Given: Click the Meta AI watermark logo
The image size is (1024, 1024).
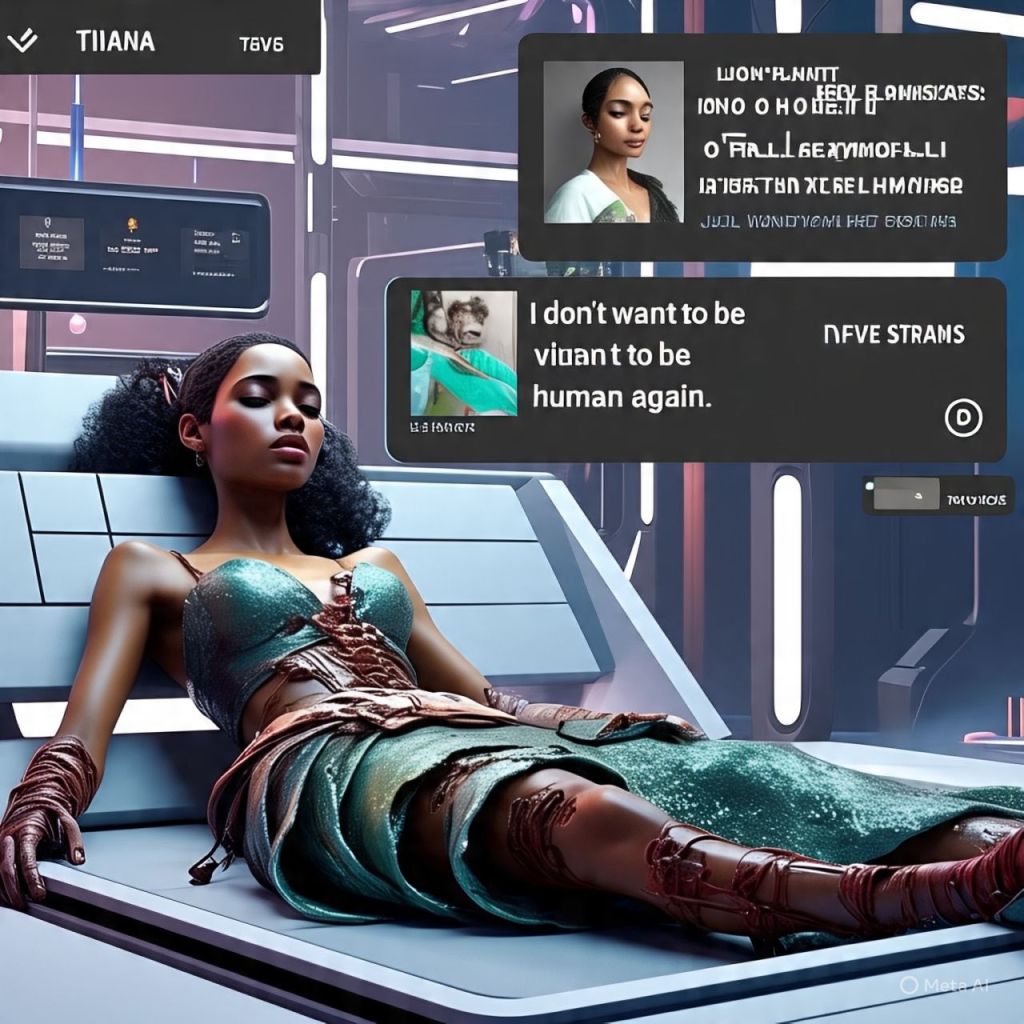Looking at the screenshot, I should [908, 985].
